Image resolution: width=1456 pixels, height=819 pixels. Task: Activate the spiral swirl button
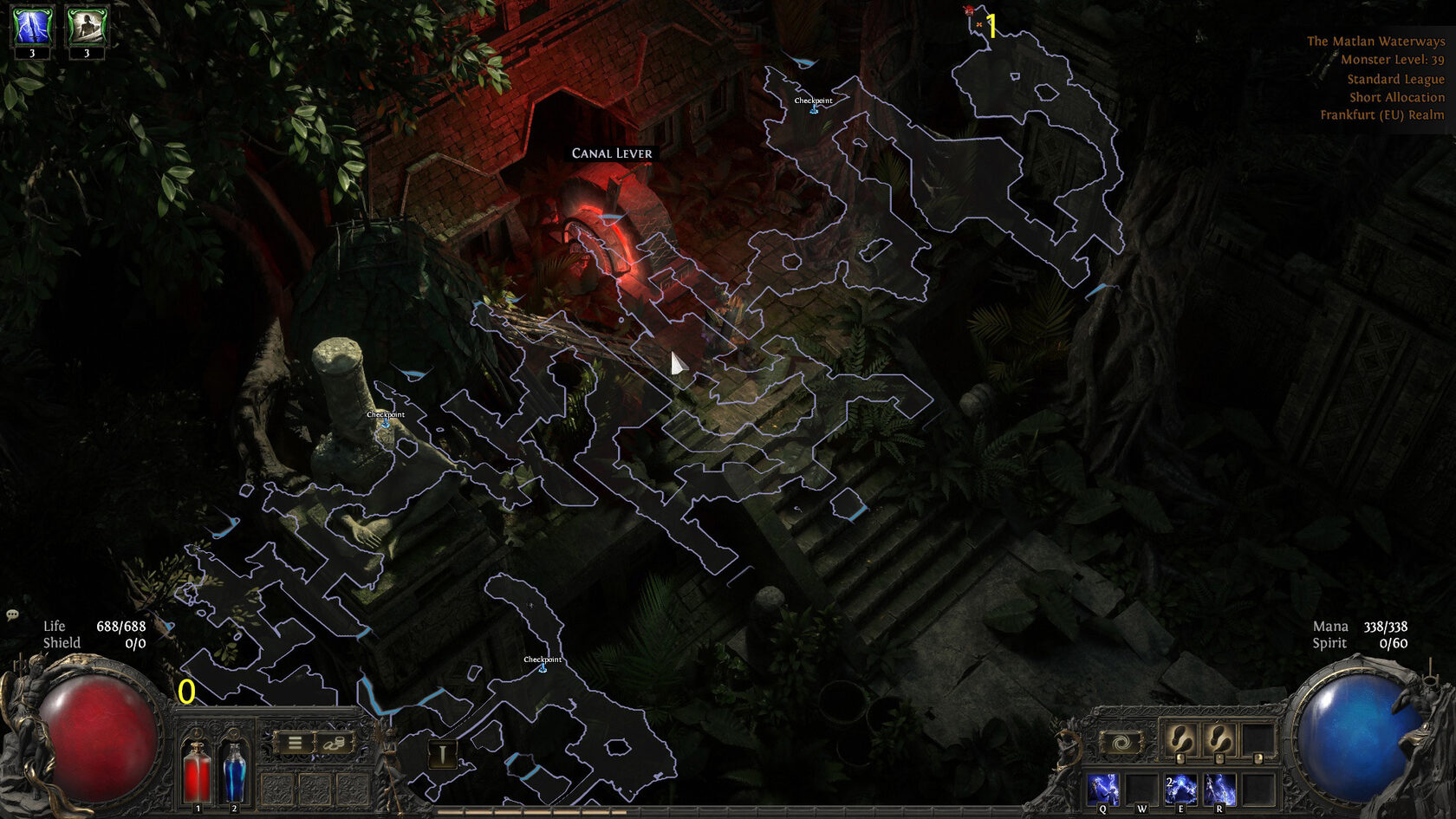(x=1120, y=743)
